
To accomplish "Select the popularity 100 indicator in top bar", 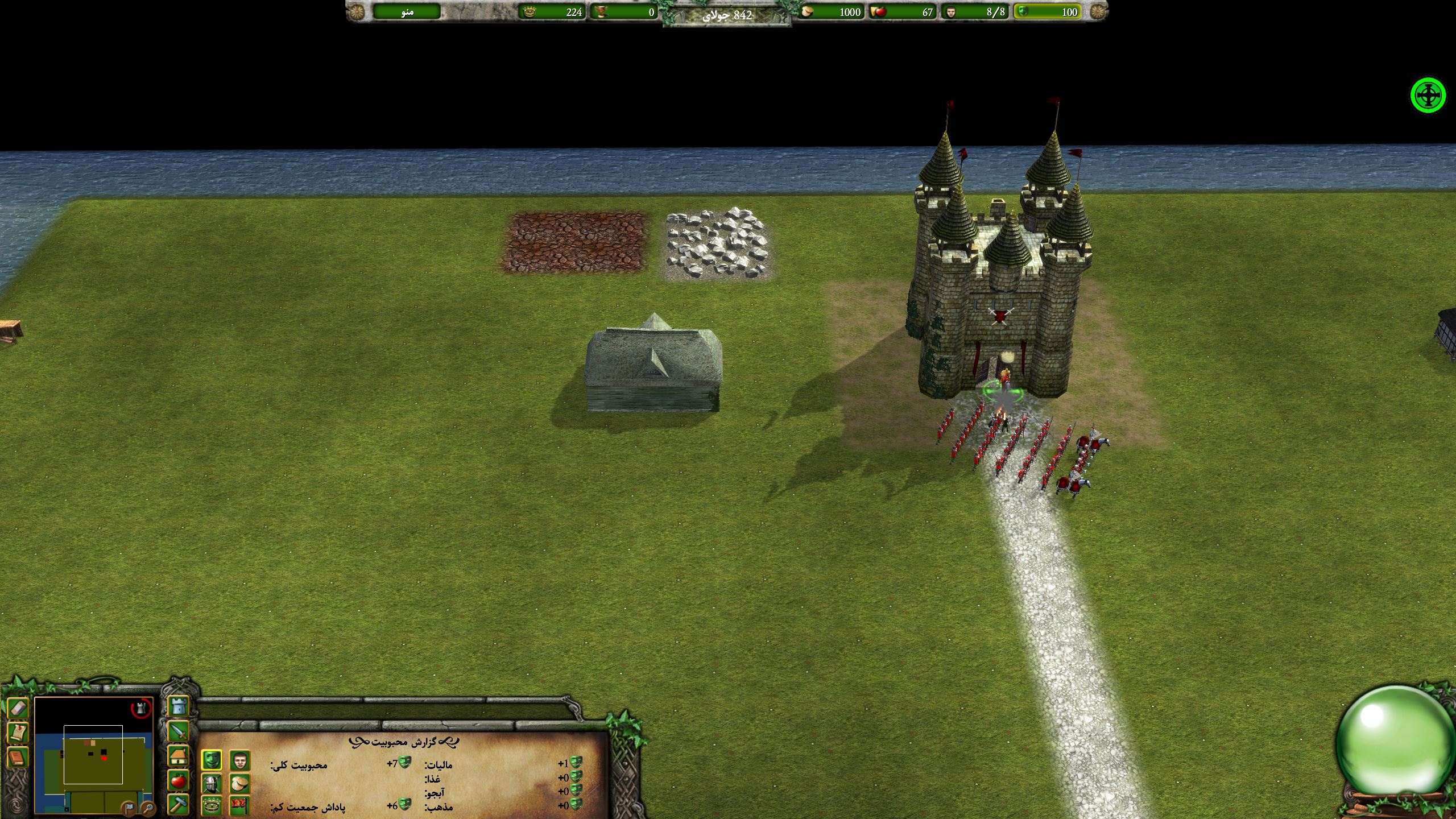I will [1048, 12].
